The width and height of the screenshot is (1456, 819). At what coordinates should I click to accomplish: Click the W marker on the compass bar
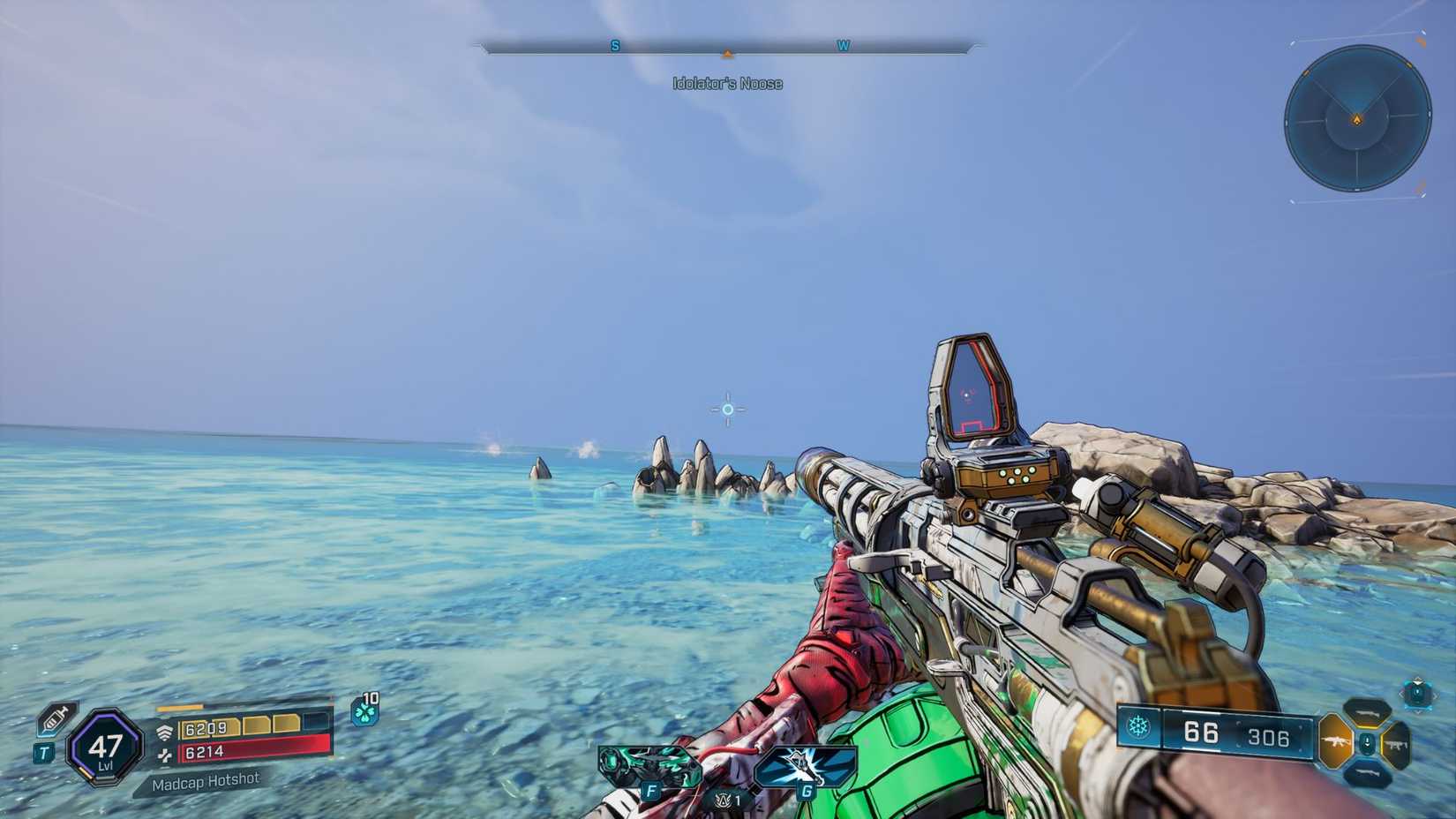click(x=844, y=45)
